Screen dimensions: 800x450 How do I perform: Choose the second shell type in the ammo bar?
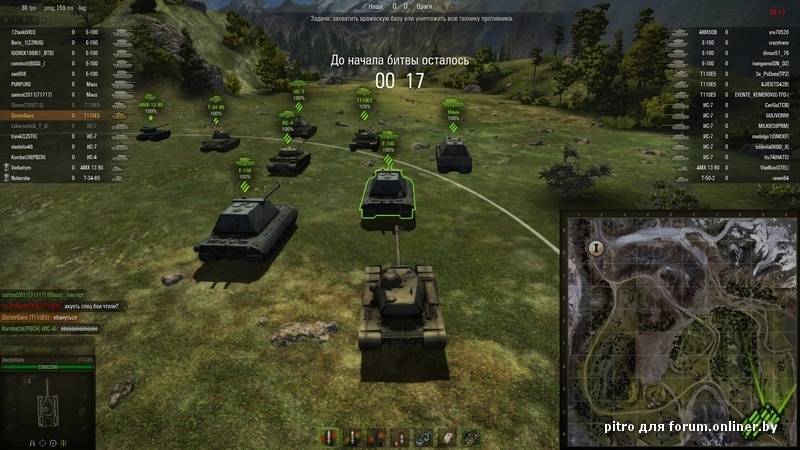[x=351, y=437]
